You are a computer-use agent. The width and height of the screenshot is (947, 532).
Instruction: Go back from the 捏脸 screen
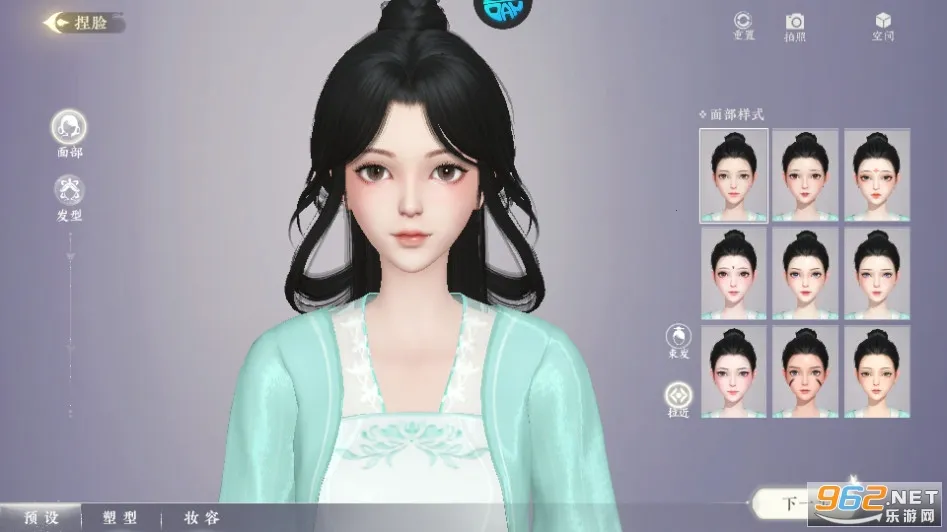tap(58, 22)
